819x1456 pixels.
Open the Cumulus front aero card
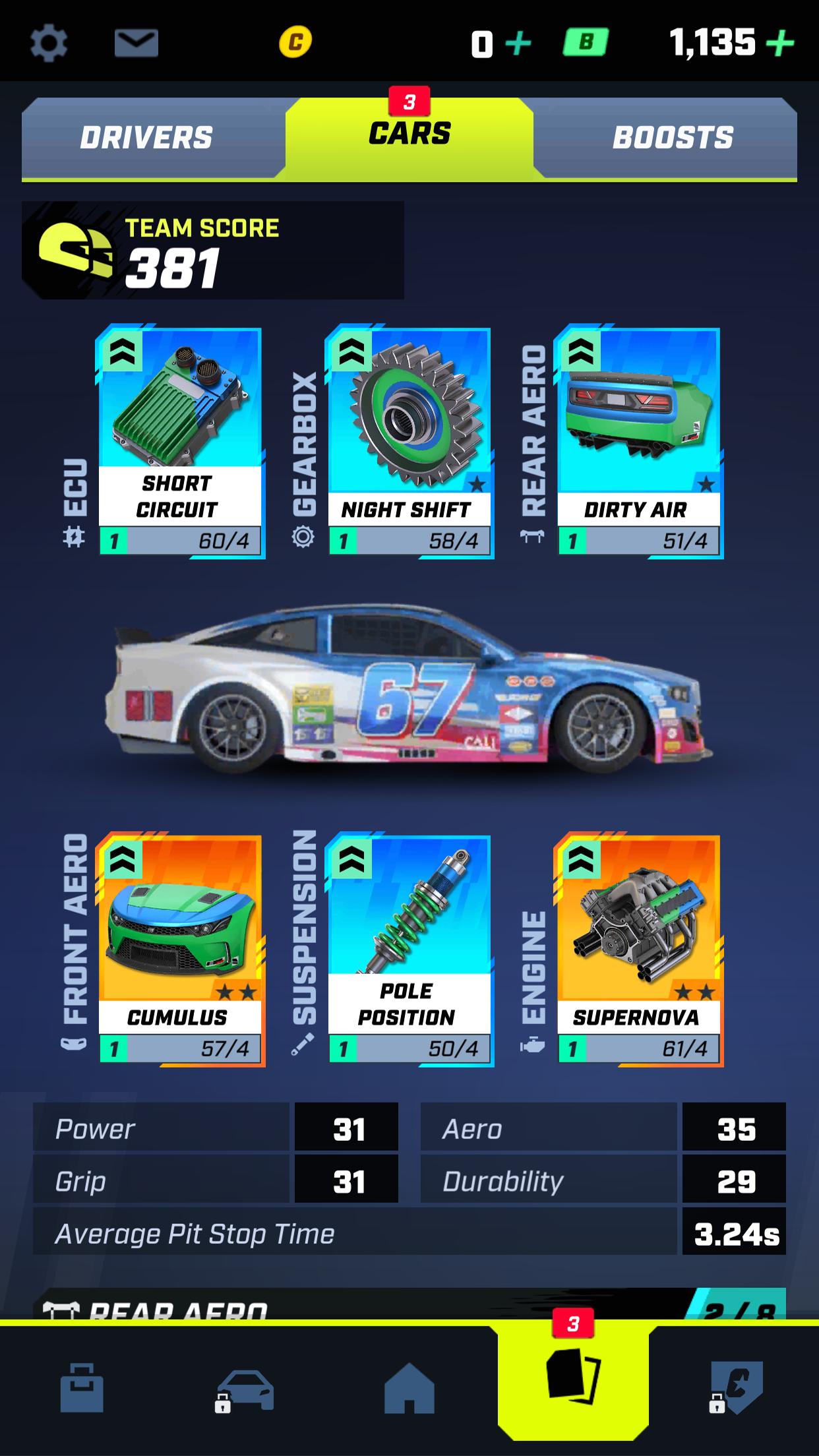coord(179,950)
